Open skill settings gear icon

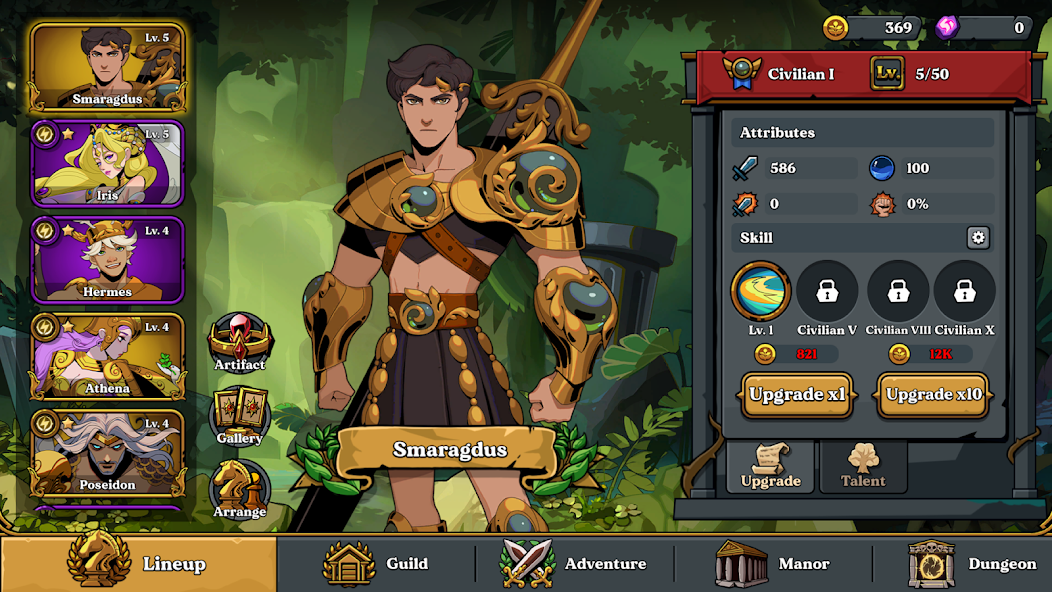click(x=978, y=237)
